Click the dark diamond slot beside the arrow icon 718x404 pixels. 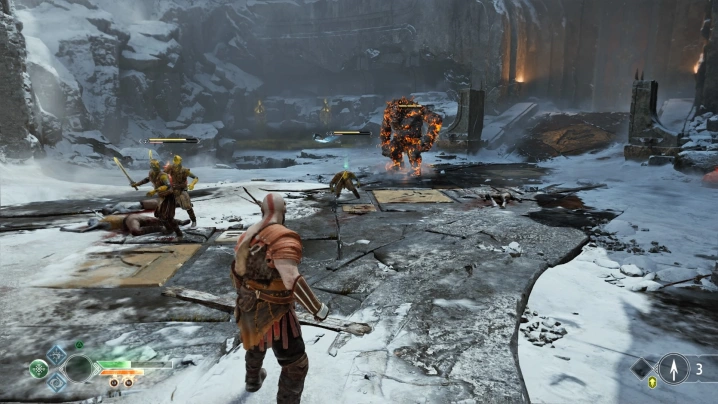click(x=643, y=368)
